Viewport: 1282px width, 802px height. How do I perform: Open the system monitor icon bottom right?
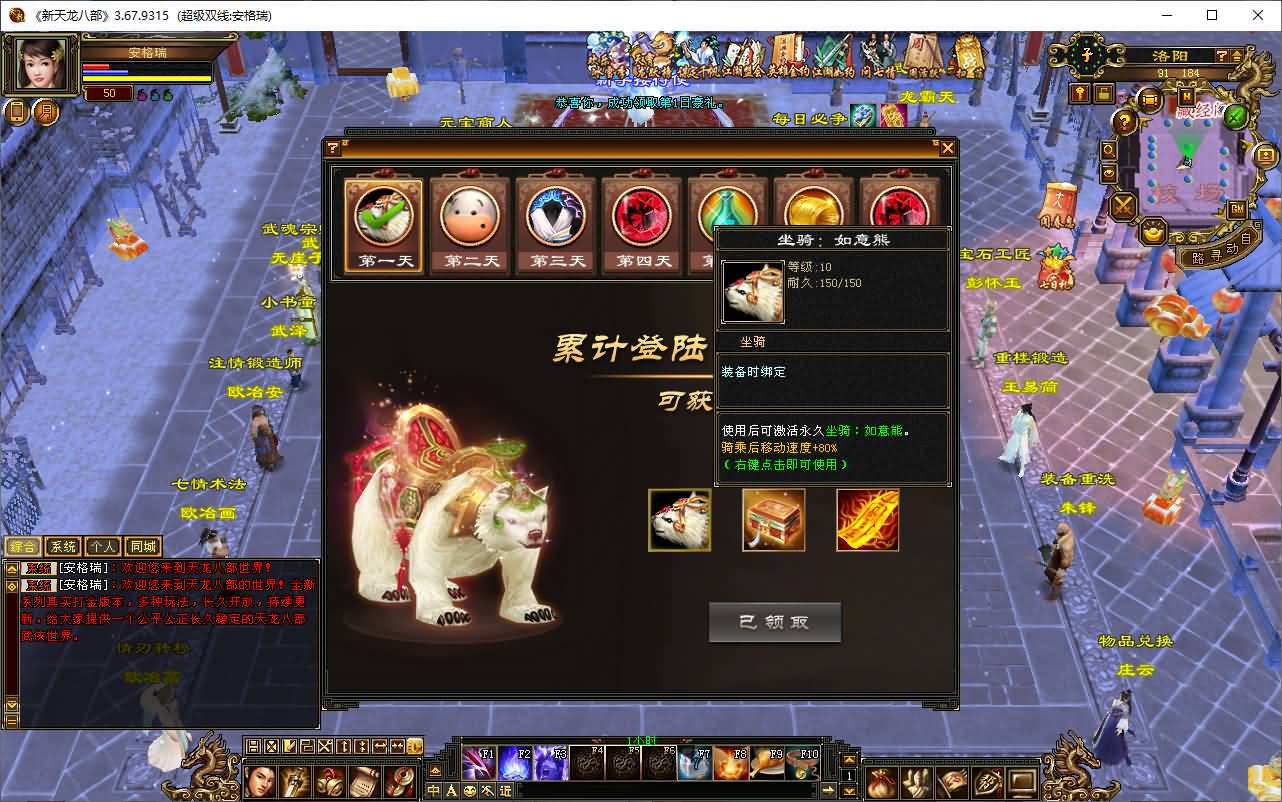pos(1021,783)
